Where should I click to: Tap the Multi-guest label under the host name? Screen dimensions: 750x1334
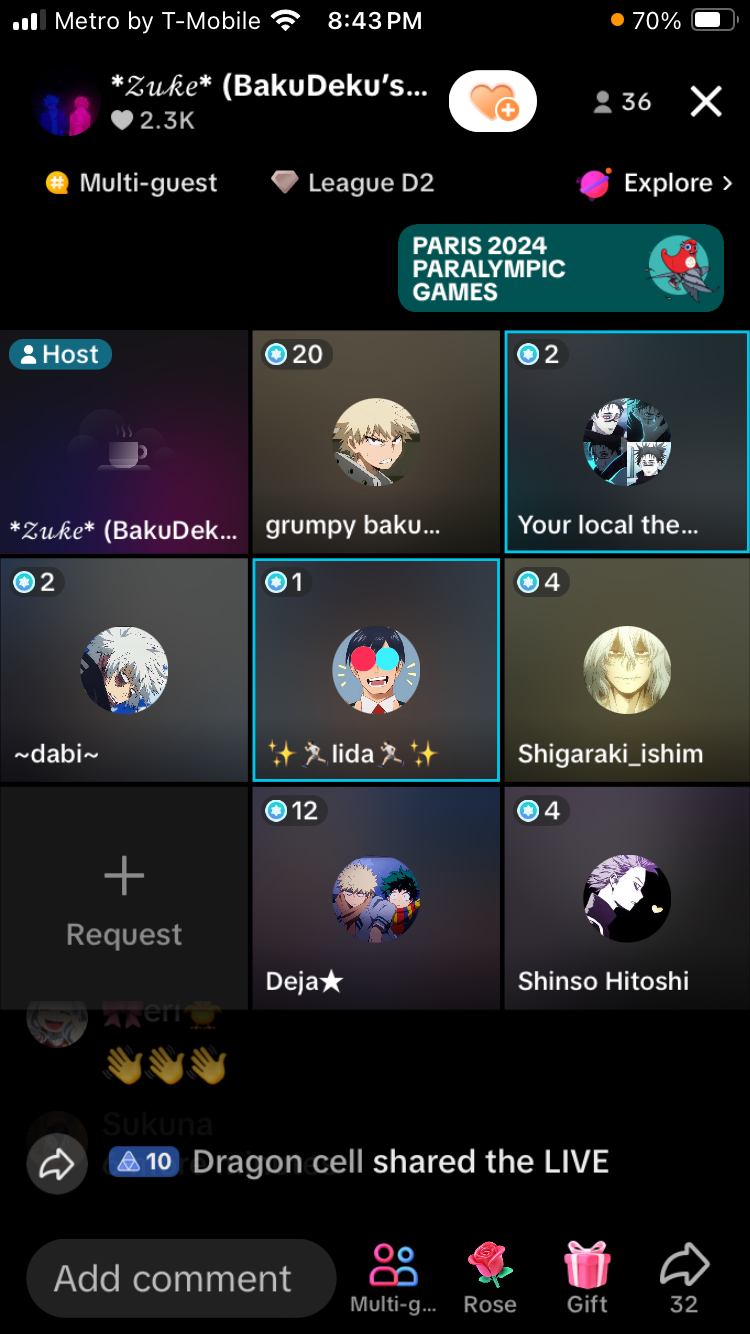(132, 183)
